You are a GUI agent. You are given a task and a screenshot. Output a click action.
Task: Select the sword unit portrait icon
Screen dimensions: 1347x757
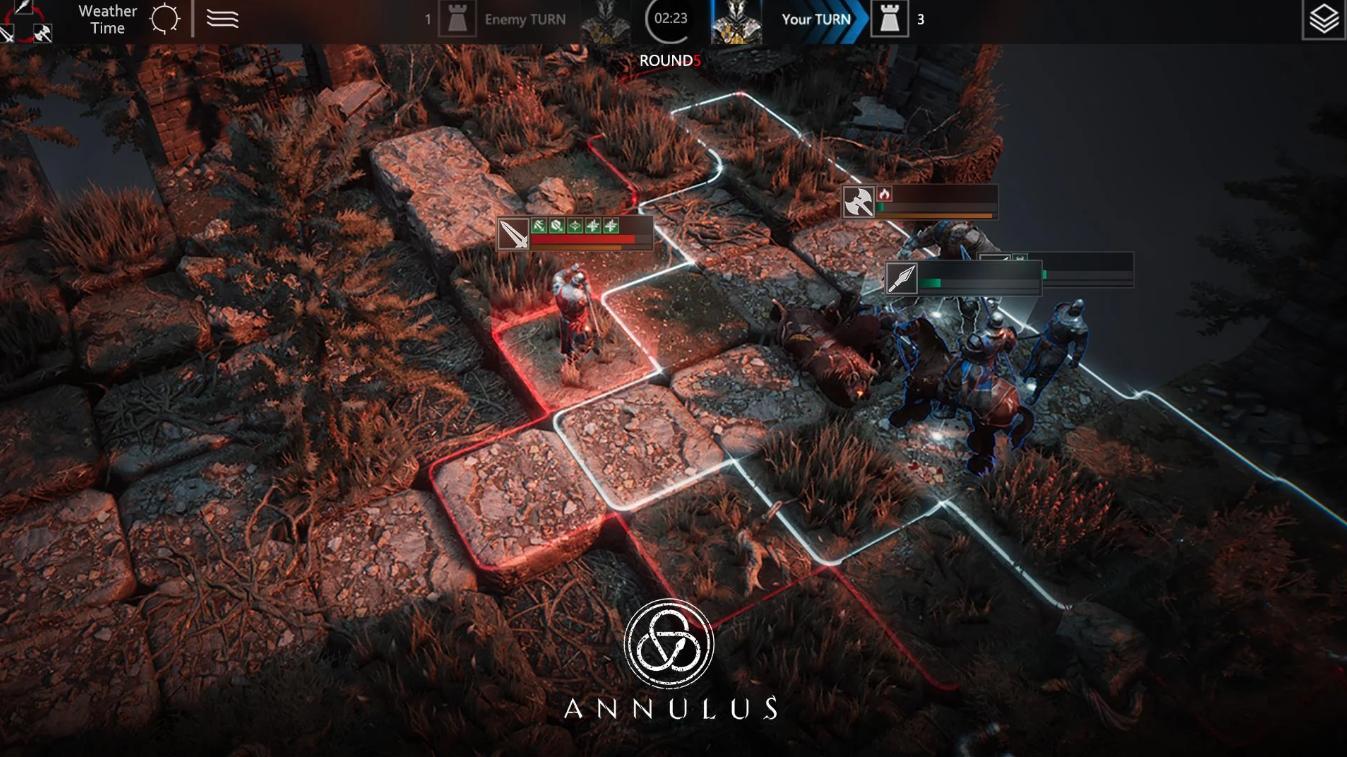click(513, 233)
